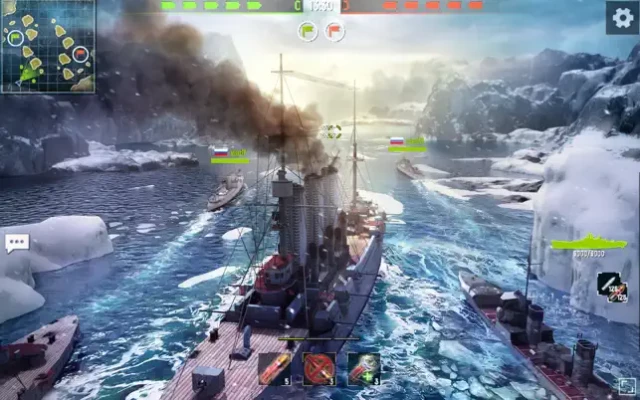
Task: Use the red torpedo consumable
Action: tap(275, 368)
